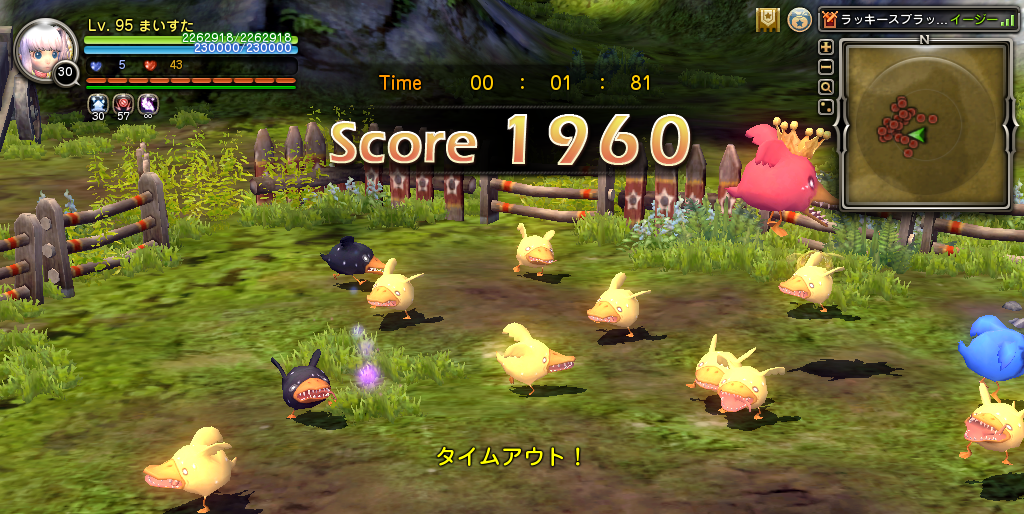Toggle the dotted minimap option button
Screen dimensions: 1024x514
826,107
